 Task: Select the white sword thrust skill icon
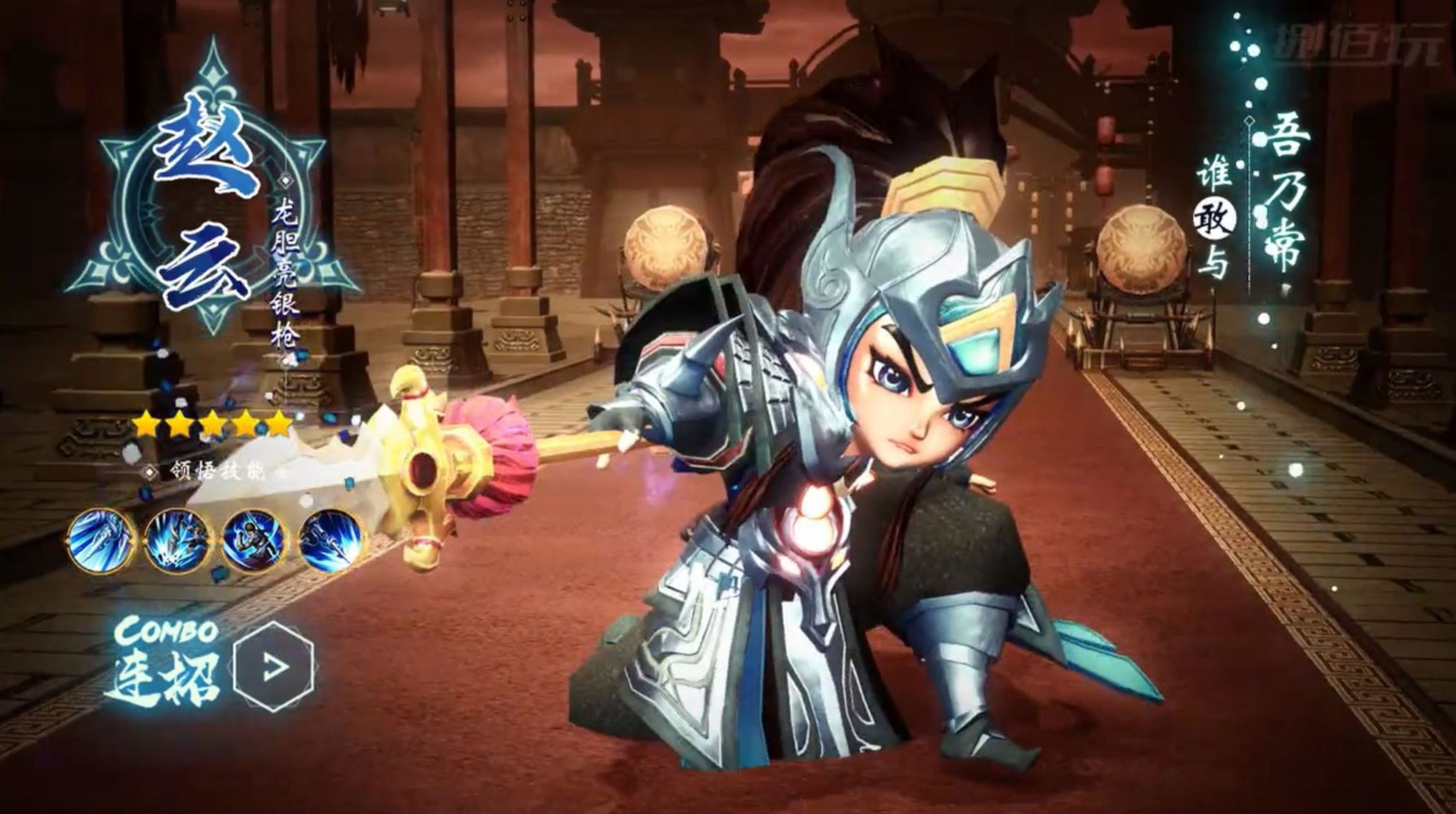[101, 541]
